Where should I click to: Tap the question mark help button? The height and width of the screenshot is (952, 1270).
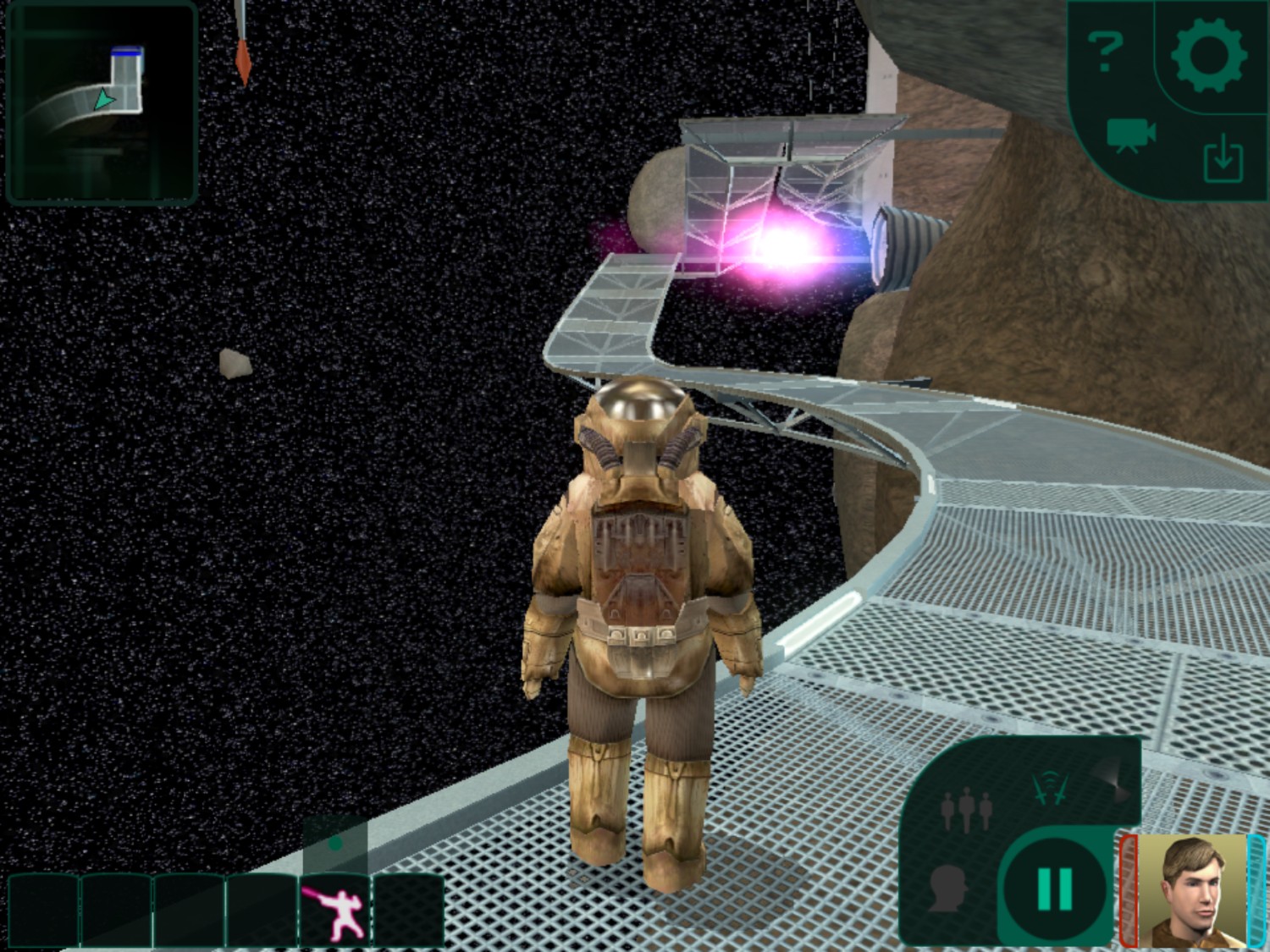[1106, 52]
